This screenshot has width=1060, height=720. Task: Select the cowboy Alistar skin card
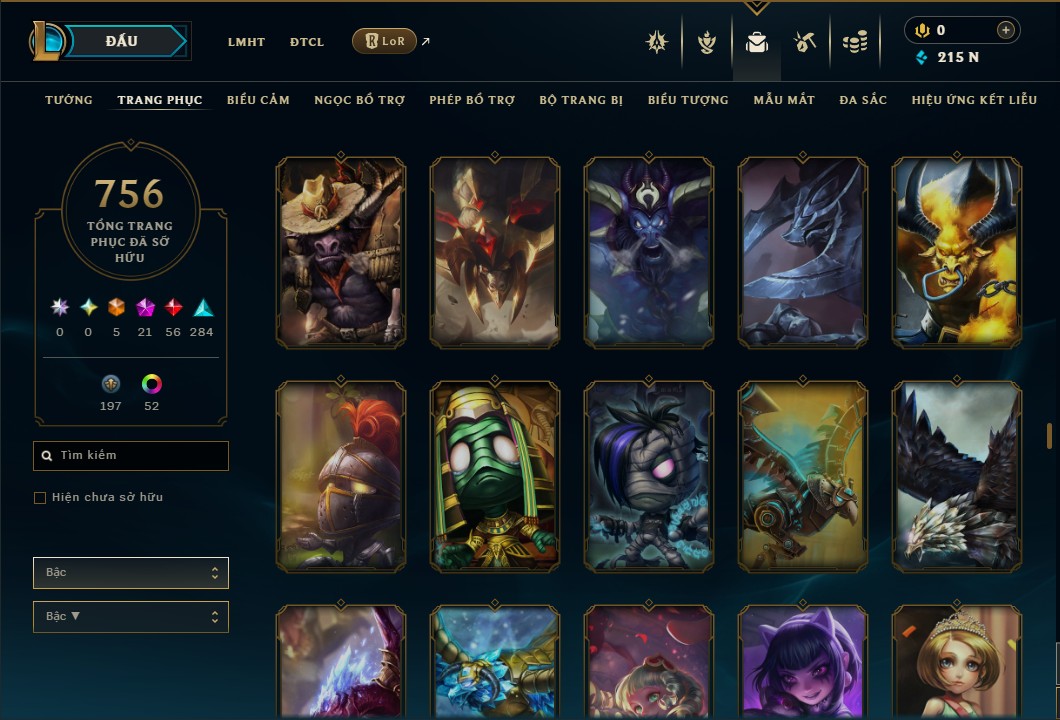(341, 252)
